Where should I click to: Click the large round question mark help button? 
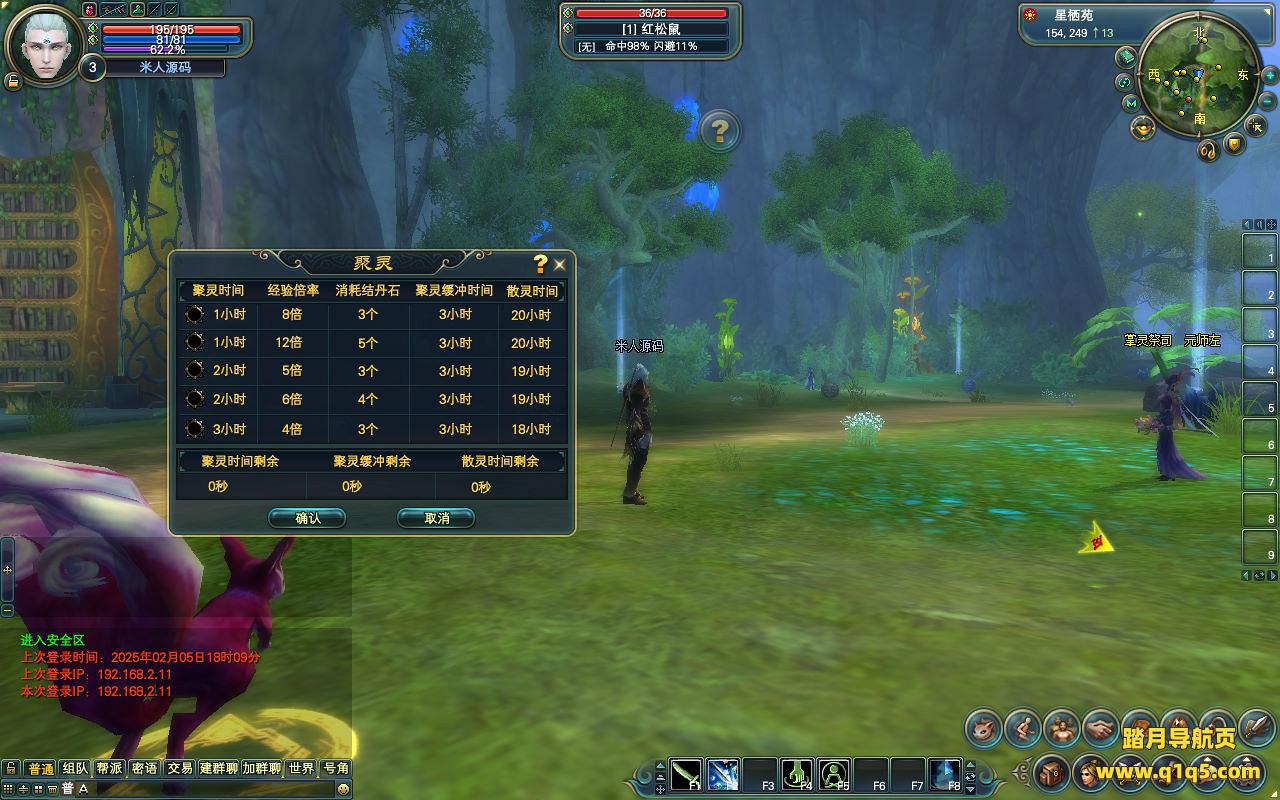point(719,130)
